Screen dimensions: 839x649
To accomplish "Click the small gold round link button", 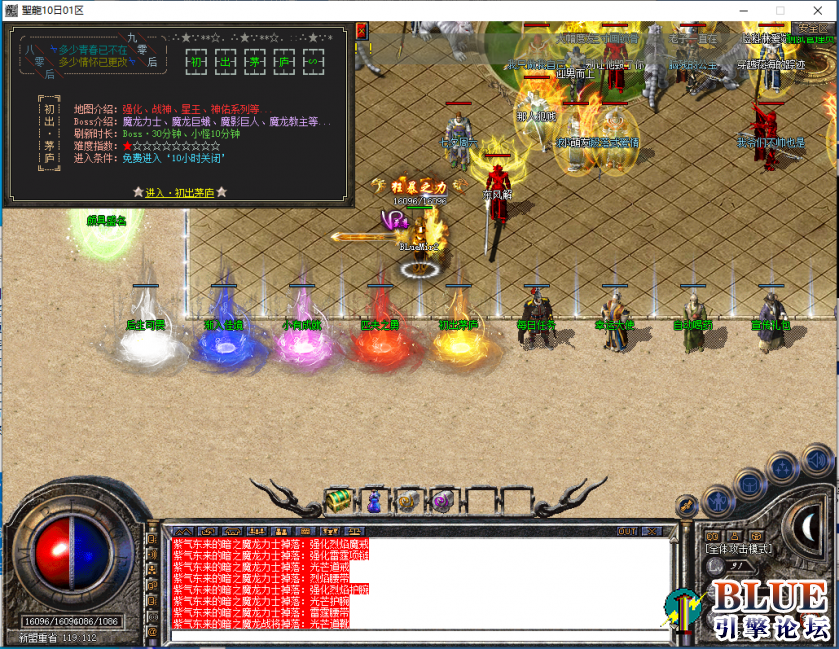I will point(687,506).
